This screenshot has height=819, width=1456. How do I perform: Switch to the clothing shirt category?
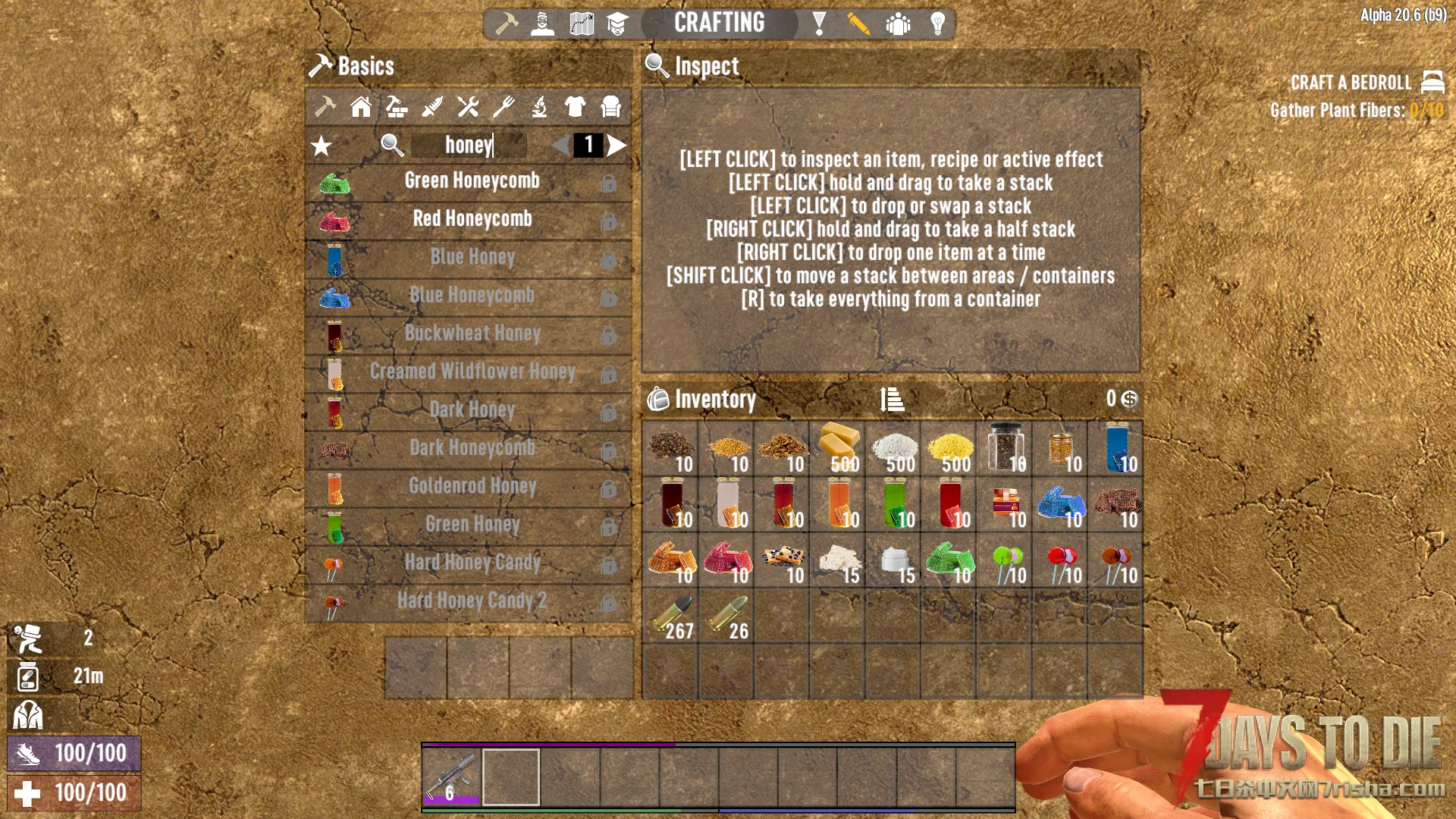pos(575,107)
